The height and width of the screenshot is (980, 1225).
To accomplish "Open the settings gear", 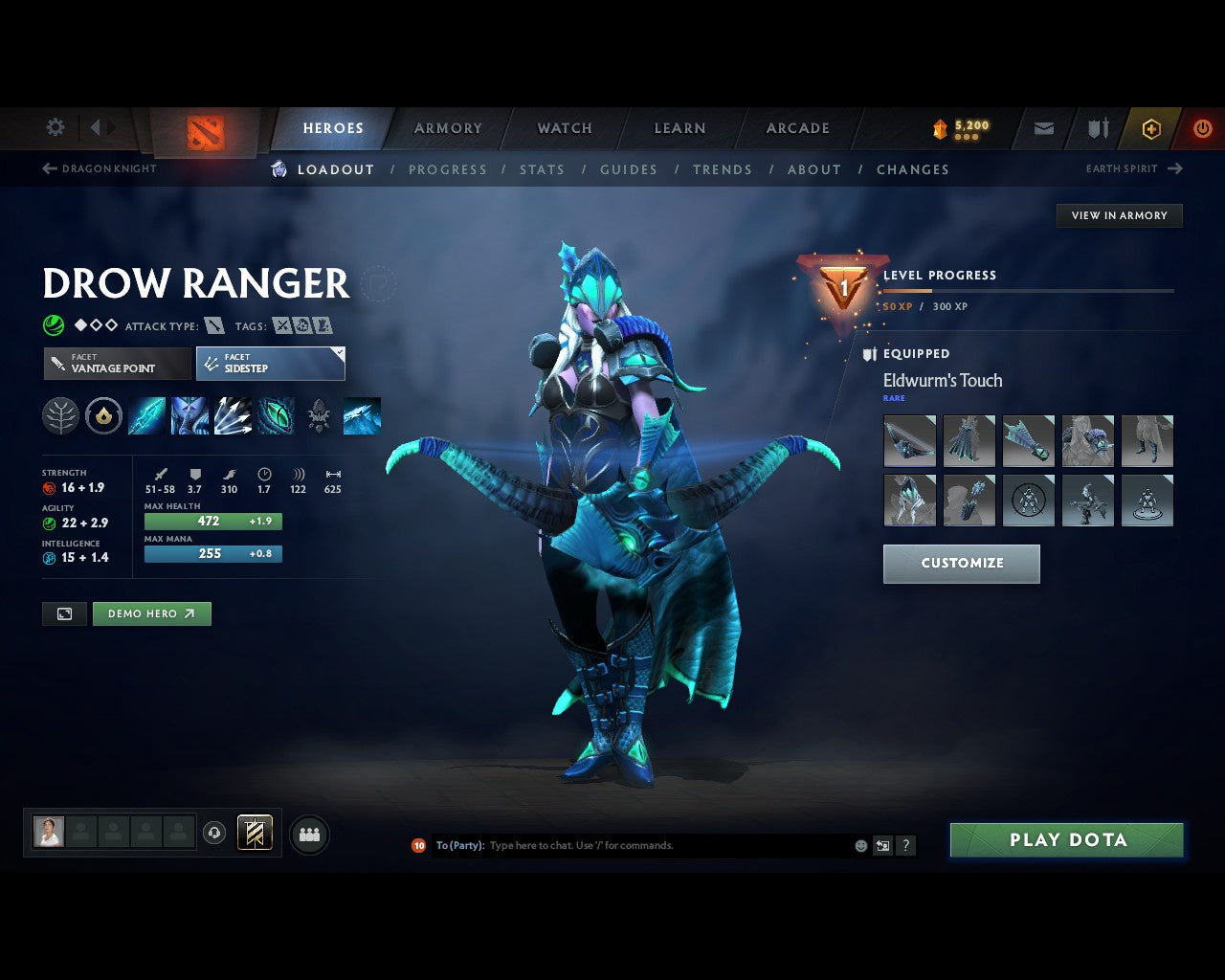I will [x=55, y=126].
